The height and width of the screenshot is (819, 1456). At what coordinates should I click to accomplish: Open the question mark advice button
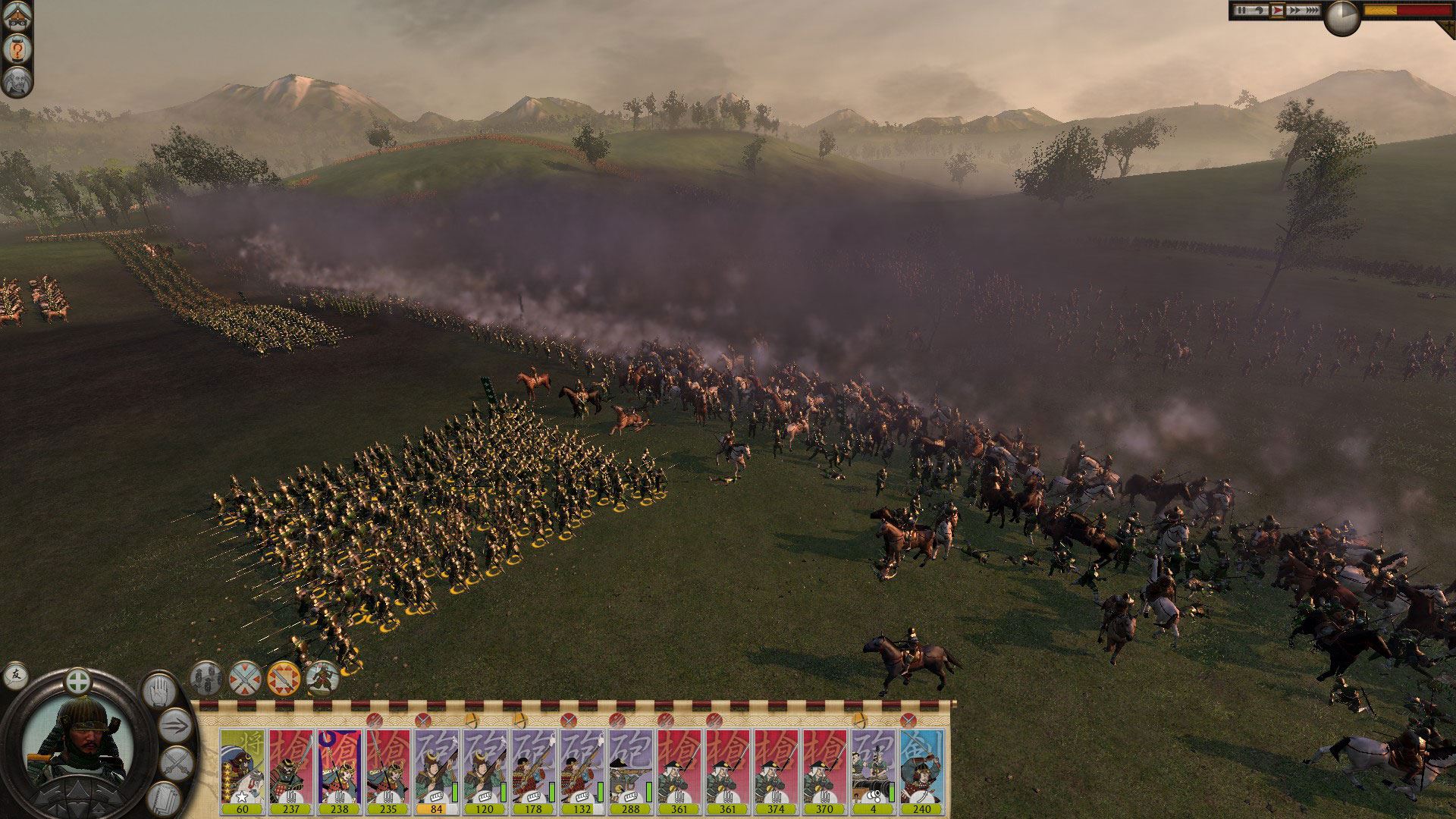click(16, 50)
